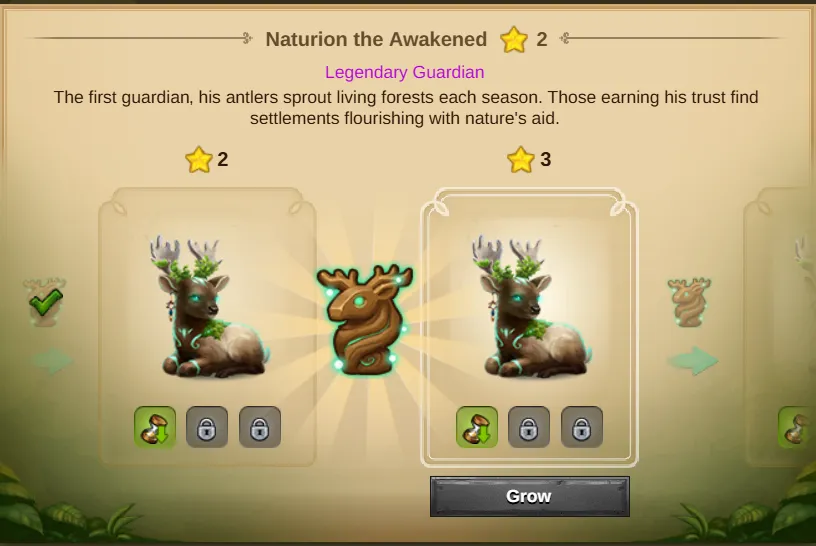Open the green ability icon on the 3-star card
Image resolution: width=816 pixels, height=546 pixels.
tap(477, 427)
